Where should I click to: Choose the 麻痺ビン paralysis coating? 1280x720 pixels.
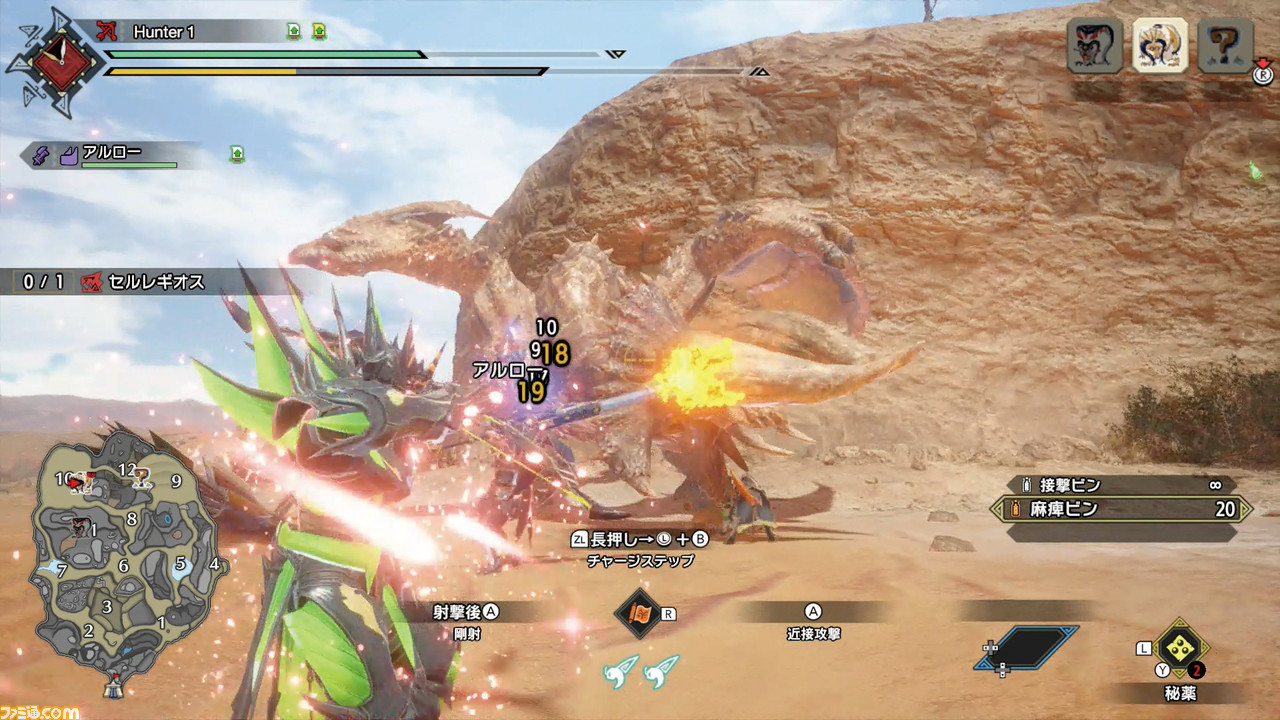pyautogui.click(x=1120, y=509)
